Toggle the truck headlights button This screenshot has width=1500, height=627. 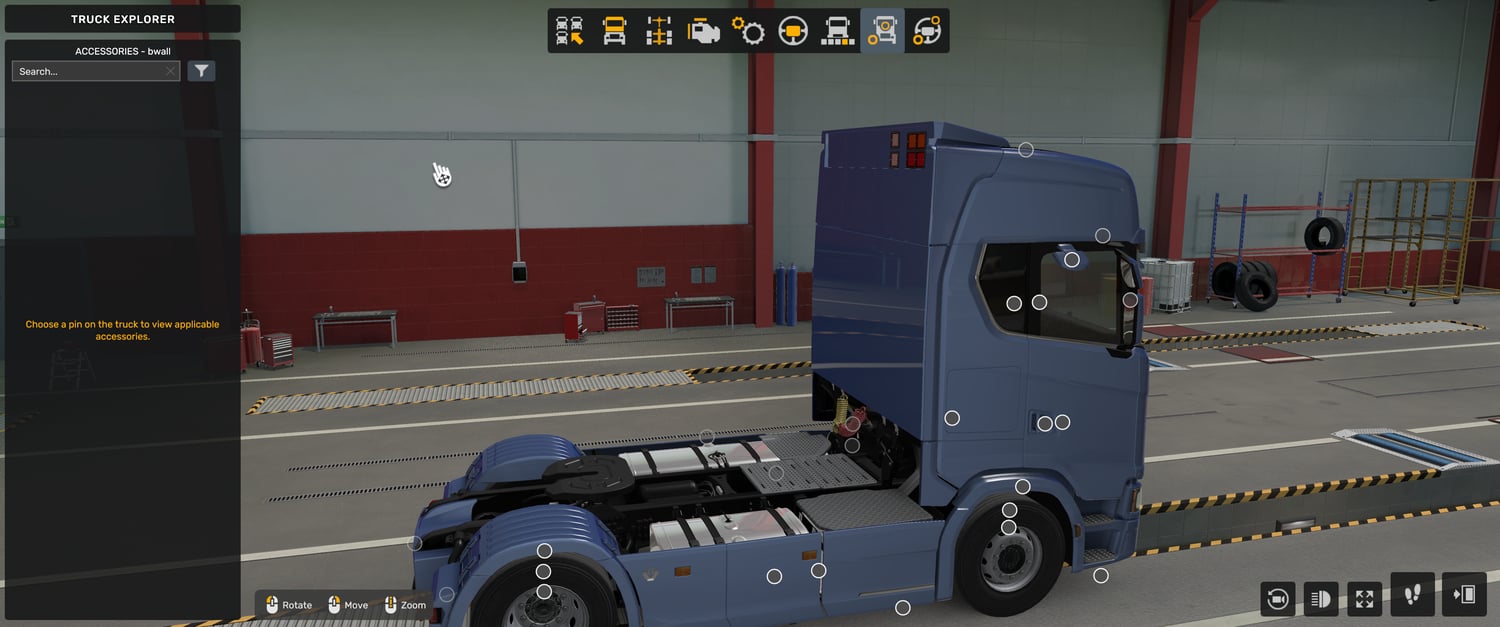tap(1321, 599)
